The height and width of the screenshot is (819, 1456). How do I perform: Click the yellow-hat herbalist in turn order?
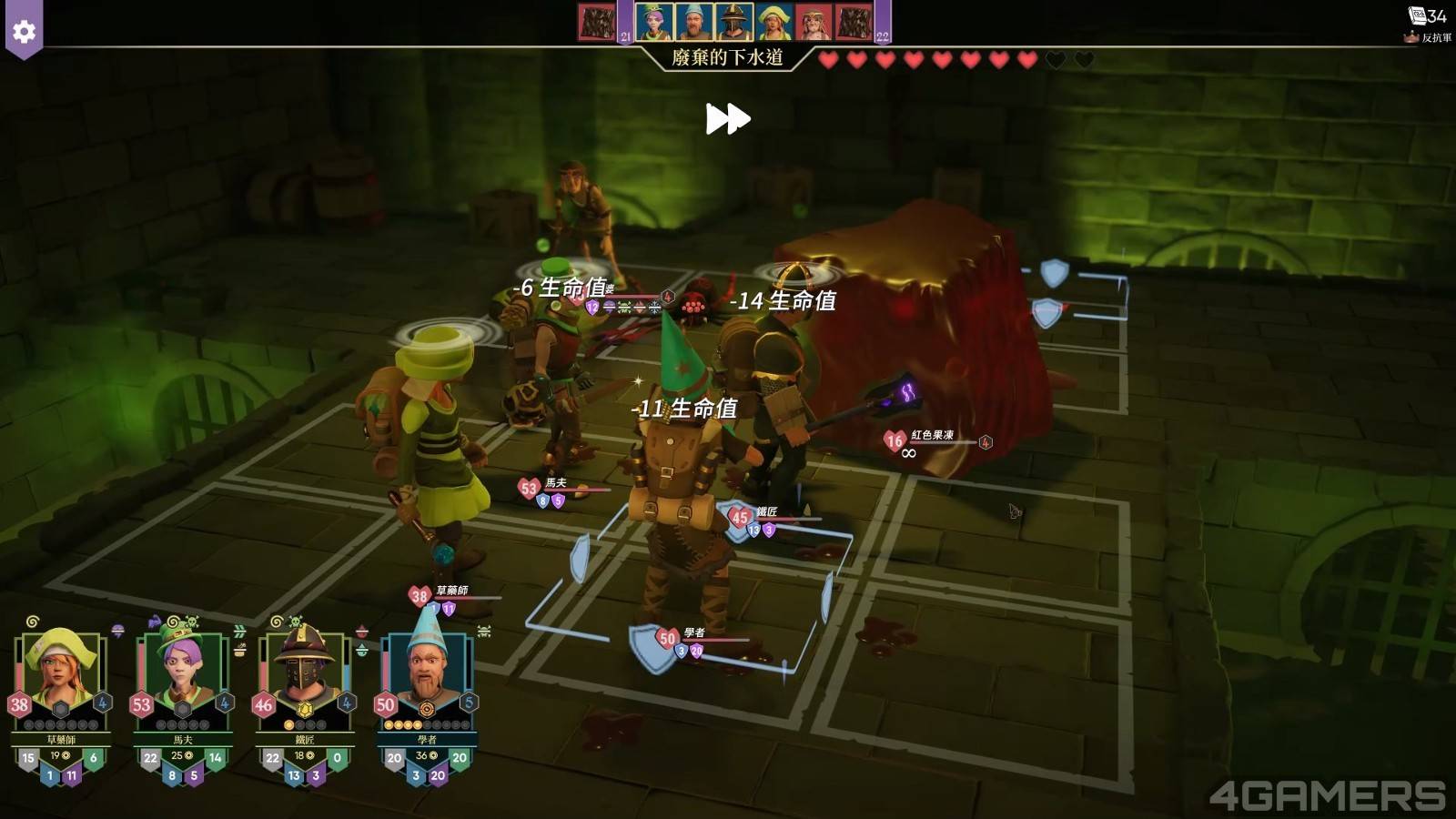point(773,22)
